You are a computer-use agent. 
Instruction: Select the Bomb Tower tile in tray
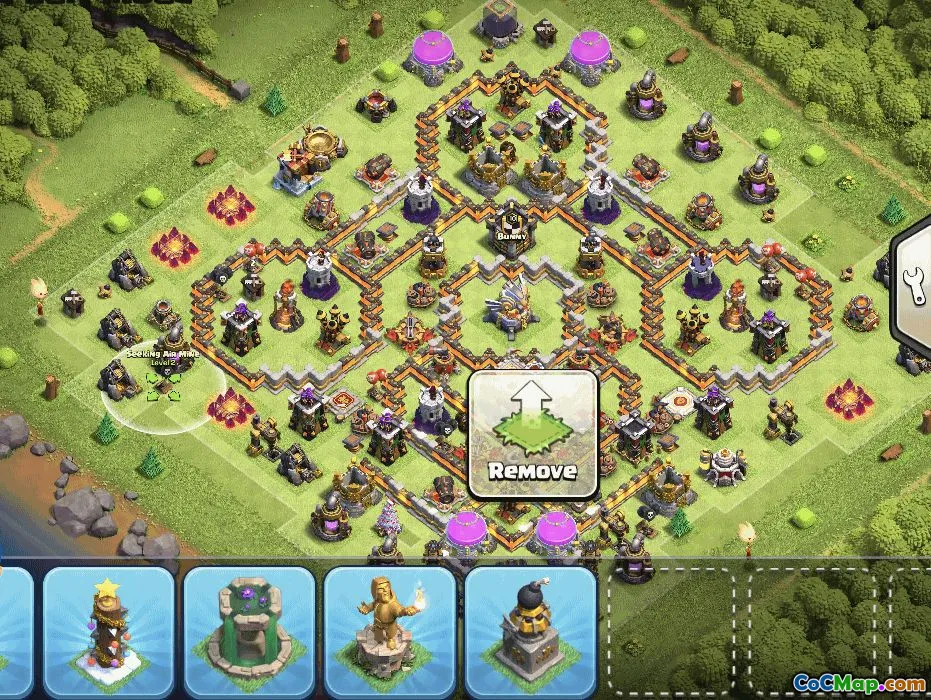click(x=531, y=632)
